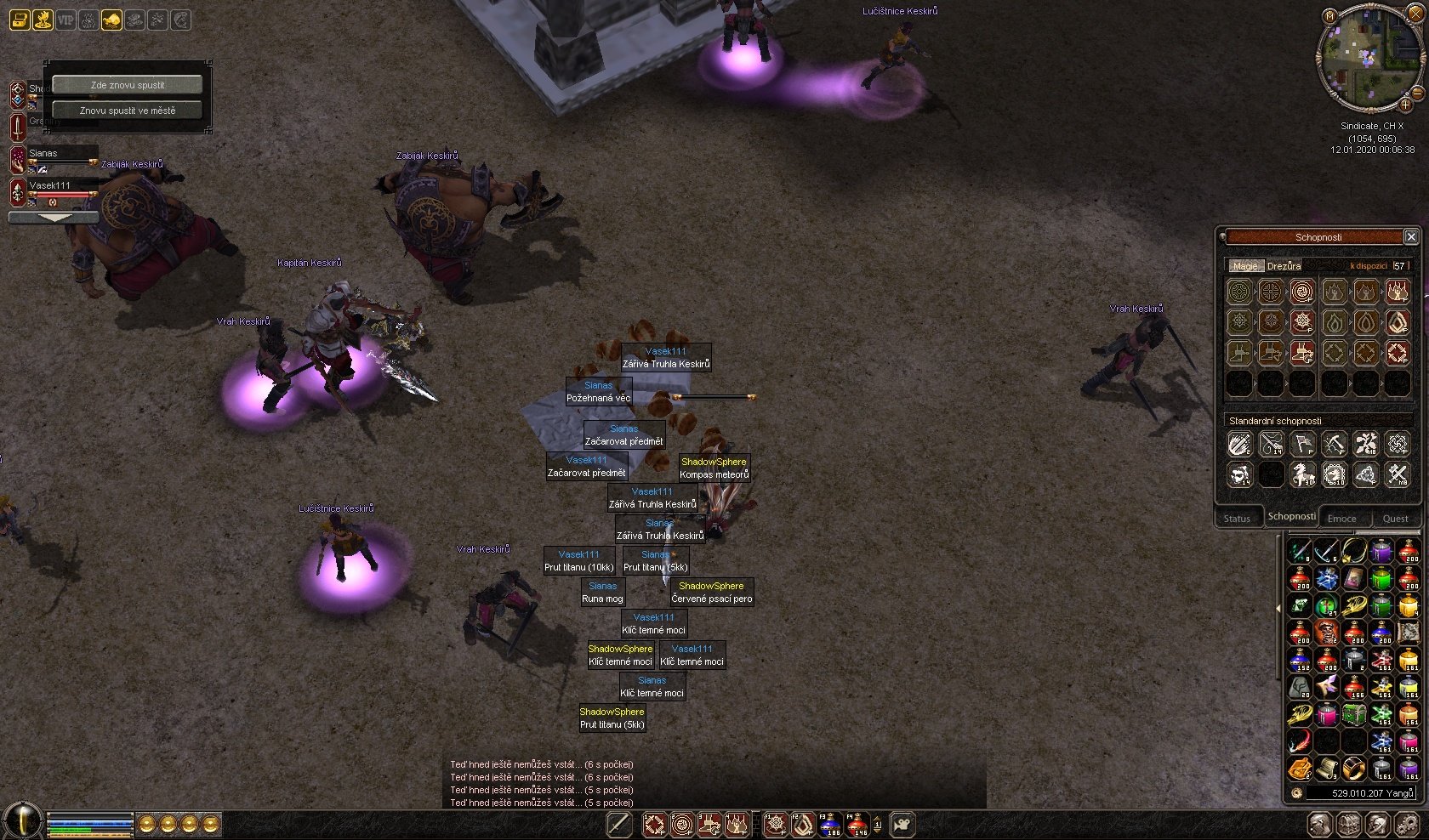This screenshot has height=840, width=1429.
Task: Select the gray rune stone inventory item
Action: [1300, 687]
